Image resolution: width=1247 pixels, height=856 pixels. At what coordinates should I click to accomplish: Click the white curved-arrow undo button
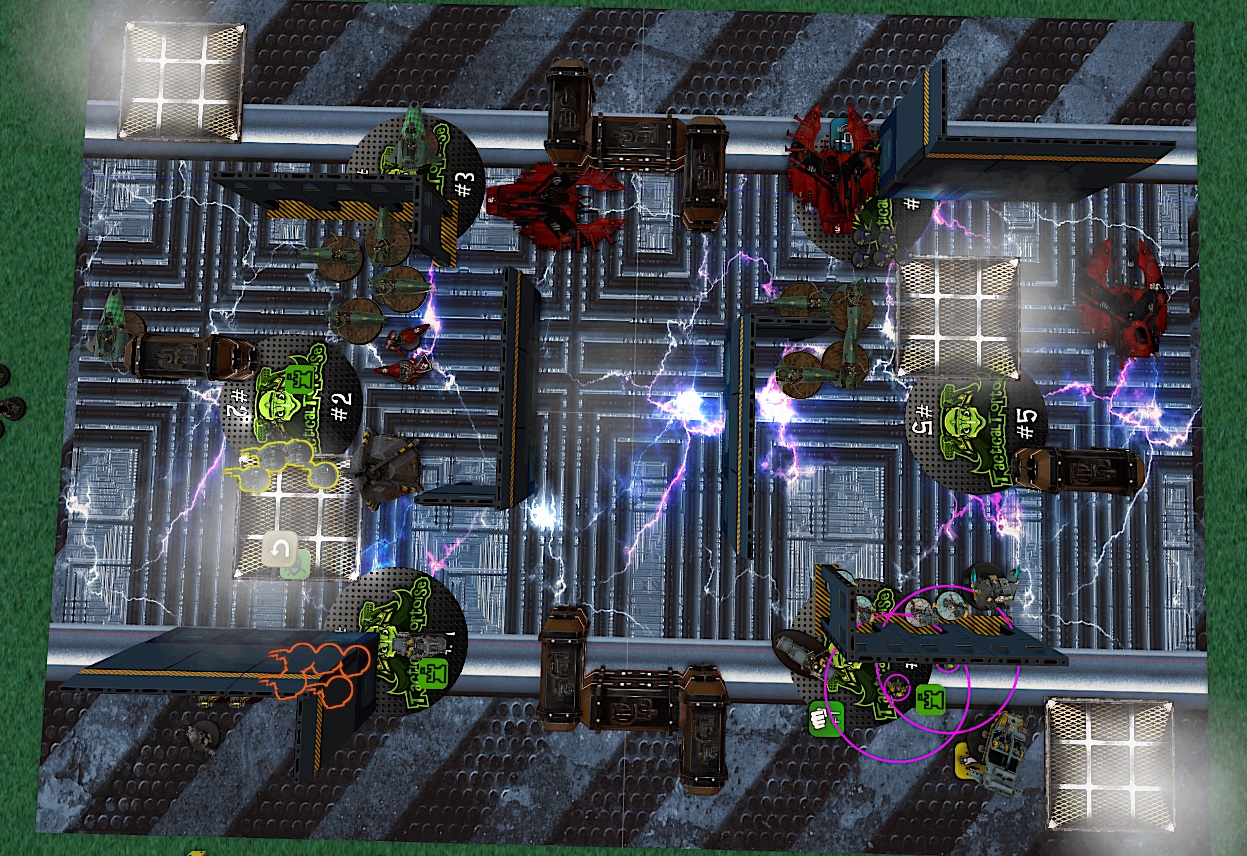tap(280, 549)
